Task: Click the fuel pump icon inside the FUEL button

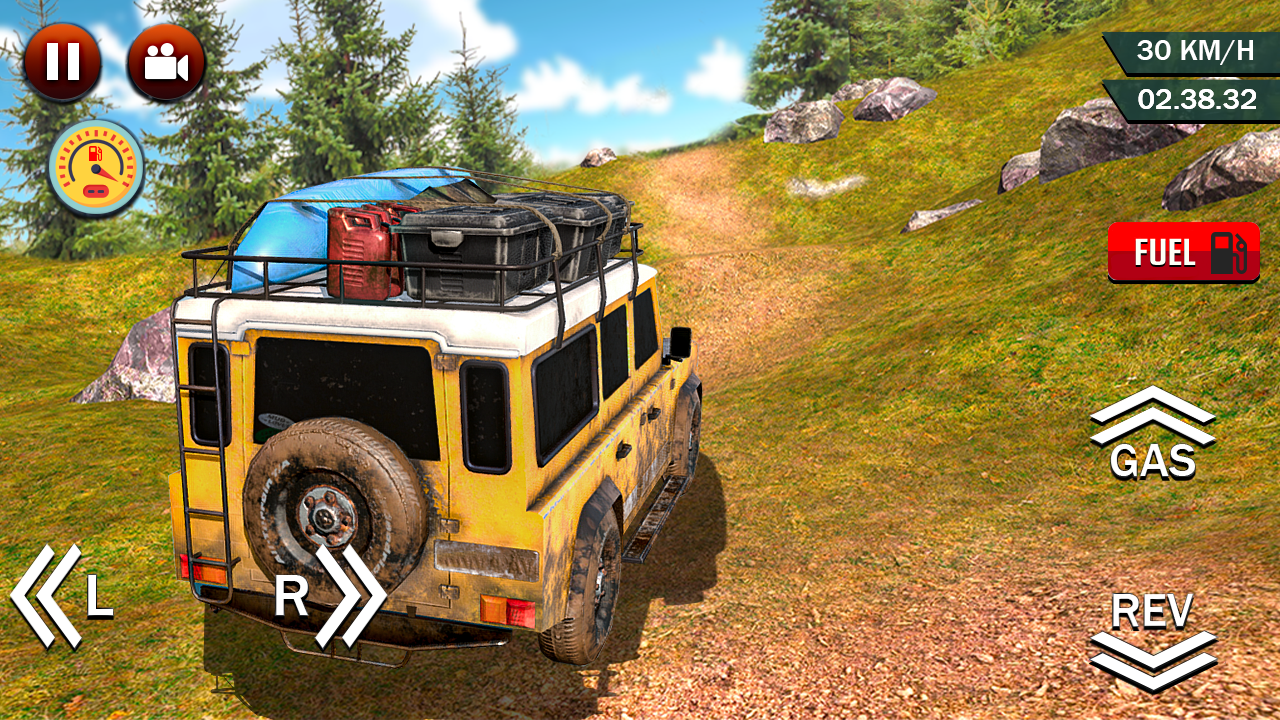Action: [1228, 253]
